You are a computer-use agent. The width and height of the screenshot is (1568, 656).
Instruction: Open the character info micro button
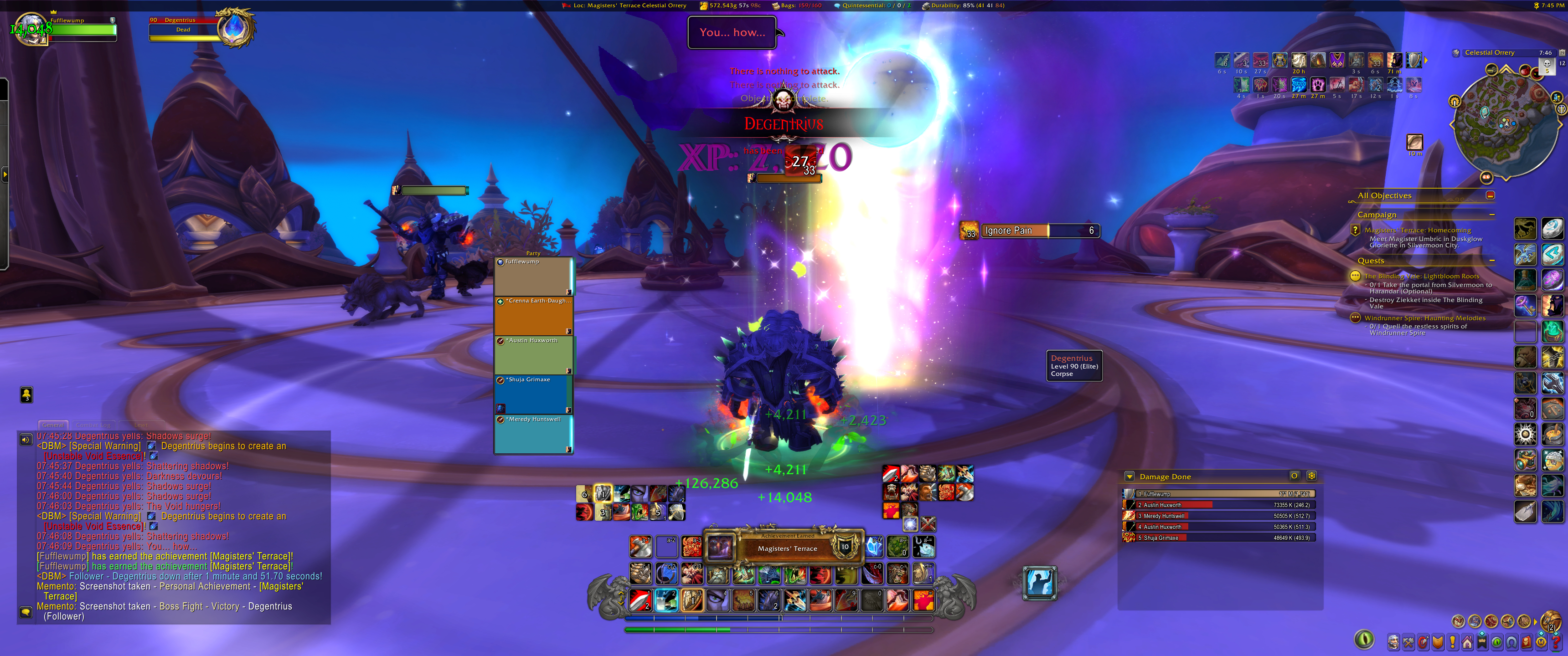(x=1393, y=642)
